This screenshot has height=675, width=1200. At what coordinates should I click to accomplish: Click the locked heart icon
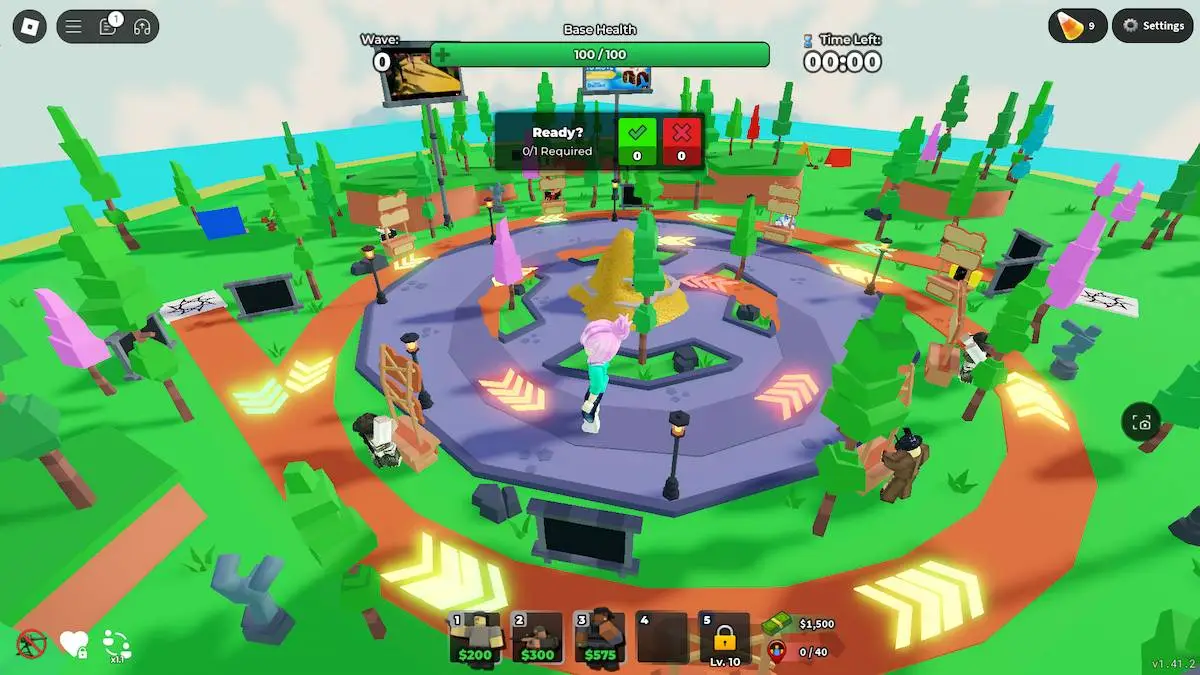click(74, 644)
